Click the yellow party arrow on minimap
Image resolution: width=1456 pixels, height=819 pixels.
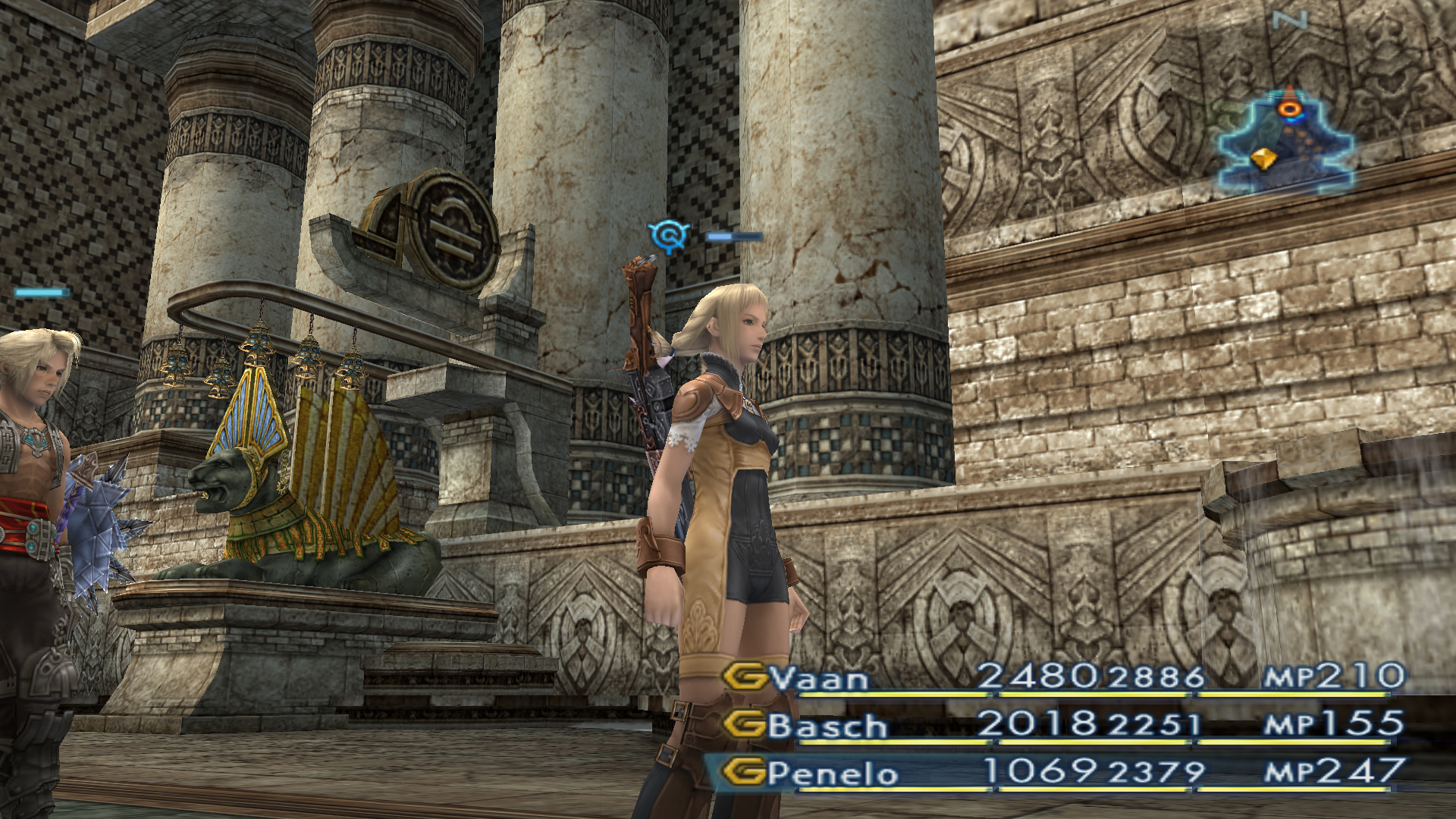pyautogui.click(x=1263, y=158)
